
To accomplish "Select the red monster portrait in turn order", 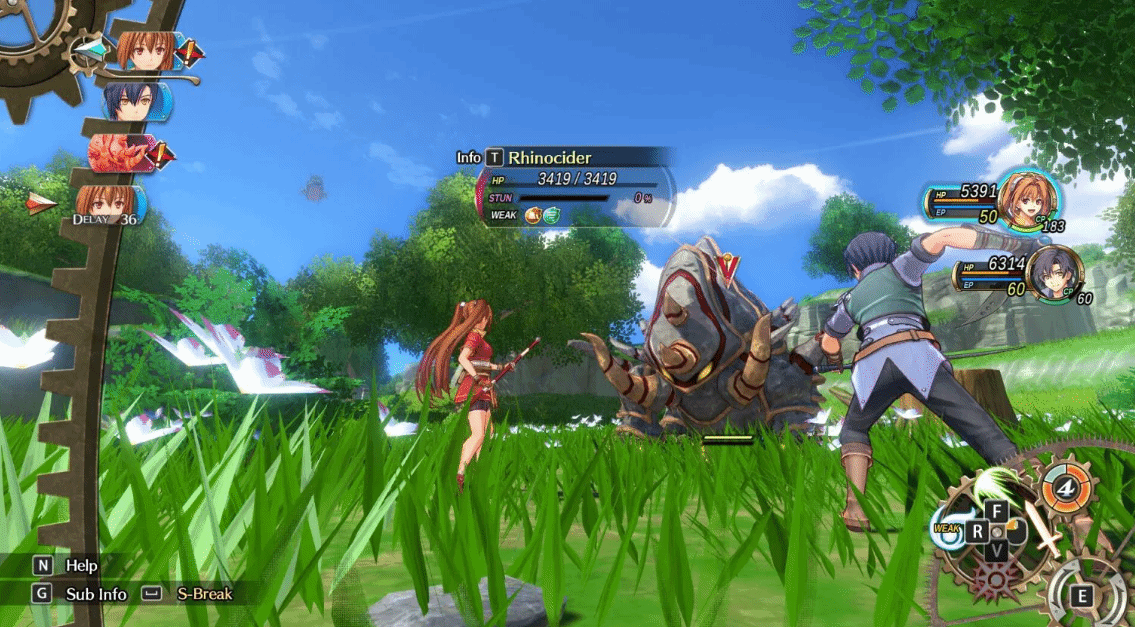I will pos(122,152).
